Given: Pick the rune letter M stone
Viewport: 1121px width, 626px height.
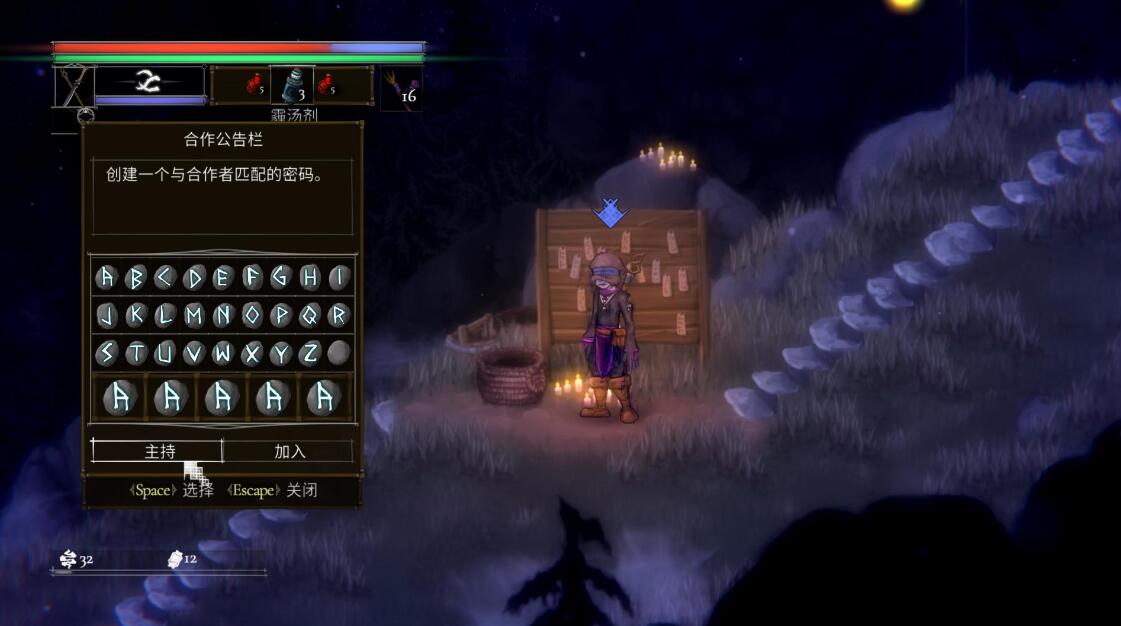Looking at the screenshot, I should coord(194,315).
